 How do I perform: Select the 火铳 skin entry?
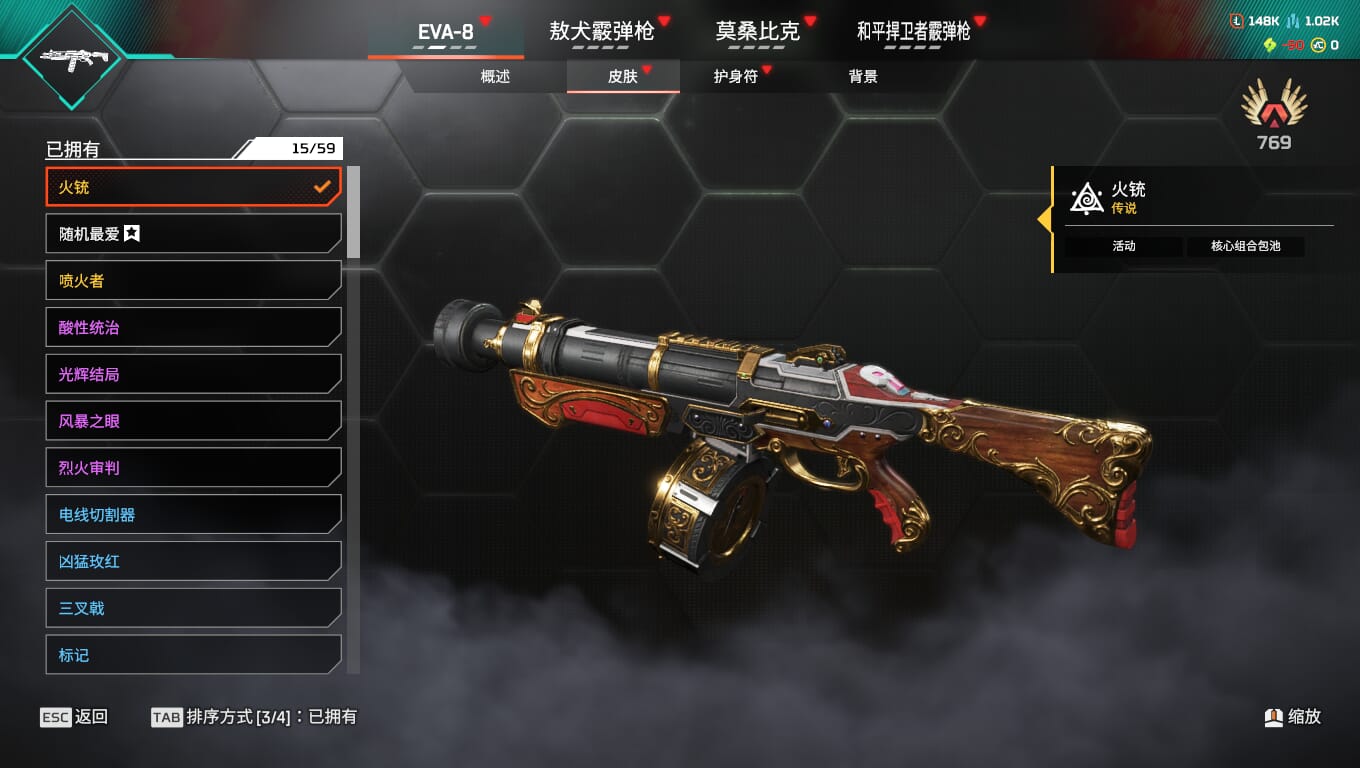point(193,187)
